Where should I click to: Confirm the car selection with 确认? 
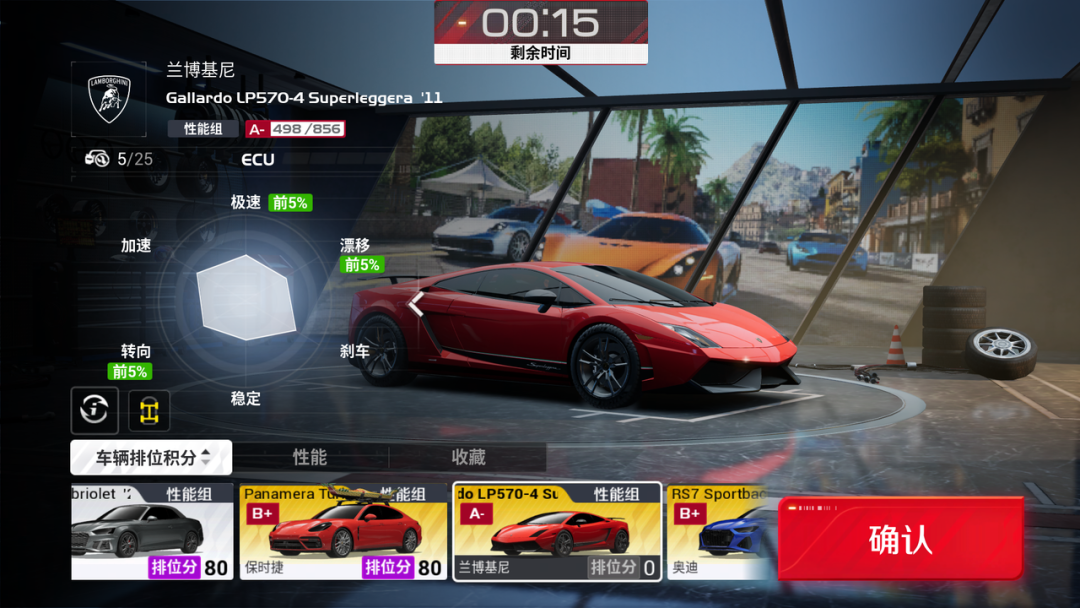(900, 539)
